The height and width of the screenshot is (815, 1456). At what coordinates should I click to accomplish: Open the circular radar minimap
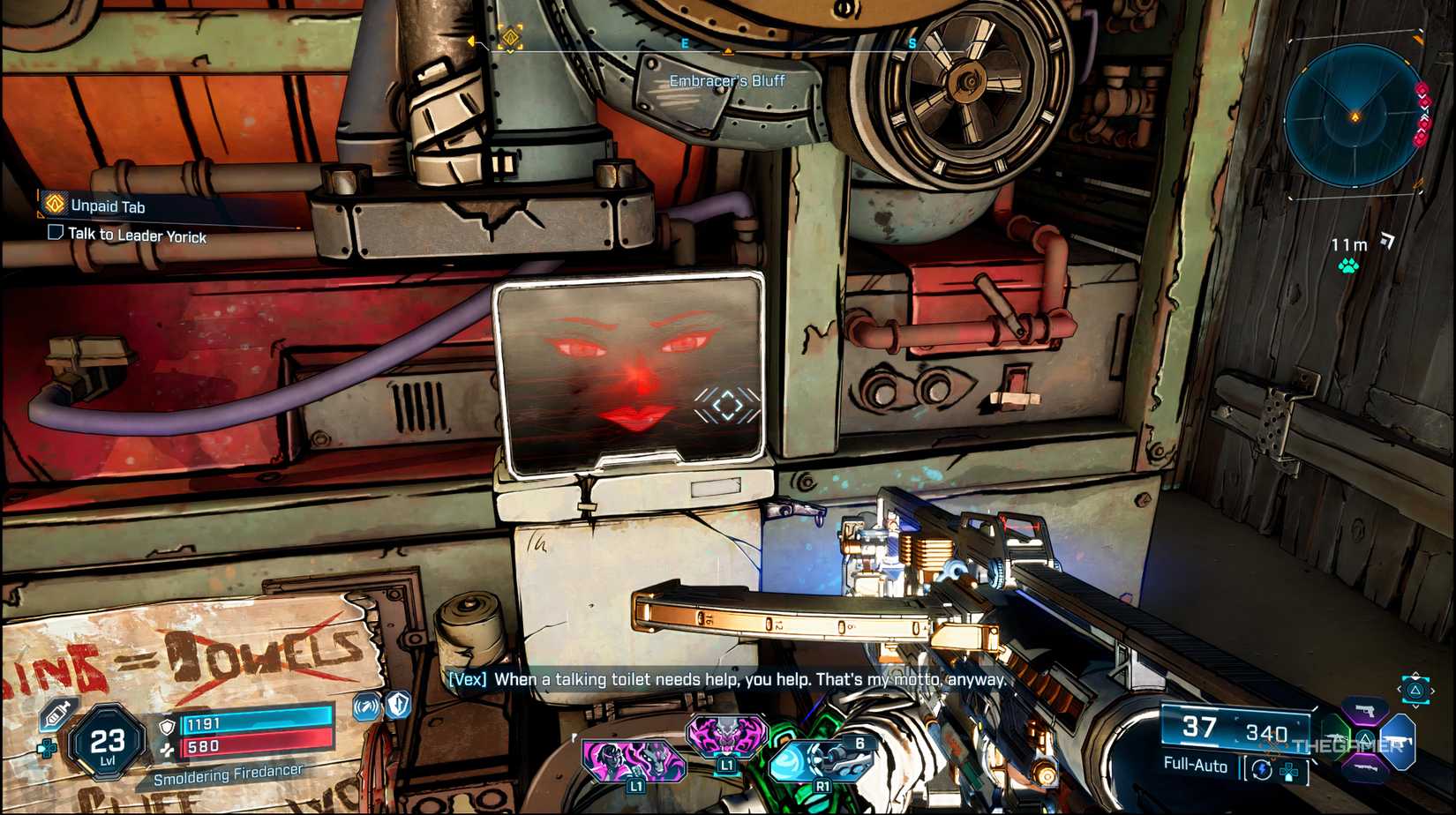(1355, 116)
